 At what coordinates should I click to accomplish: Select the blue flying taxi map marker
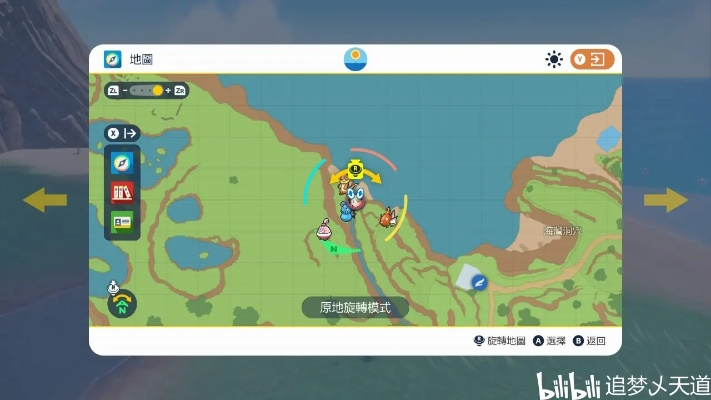[x=478, y=283]
